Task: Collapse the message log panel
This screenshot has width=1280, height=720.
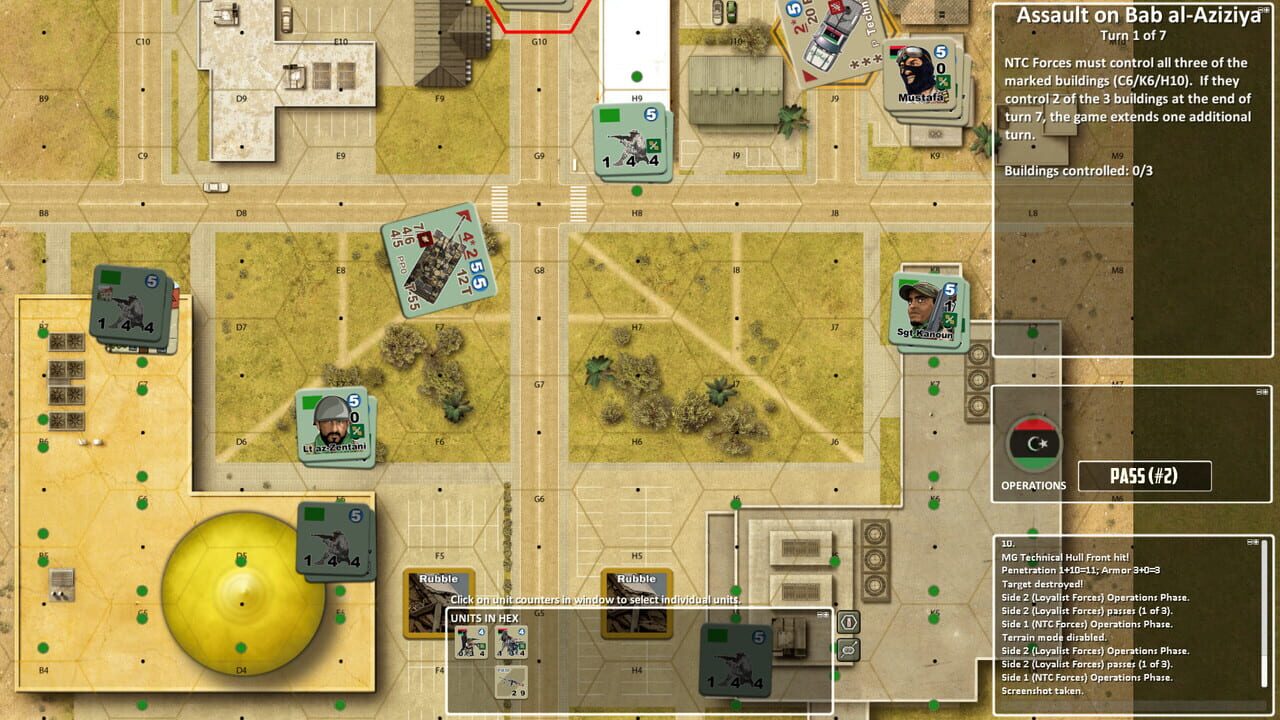Action: click(1252, 541)
